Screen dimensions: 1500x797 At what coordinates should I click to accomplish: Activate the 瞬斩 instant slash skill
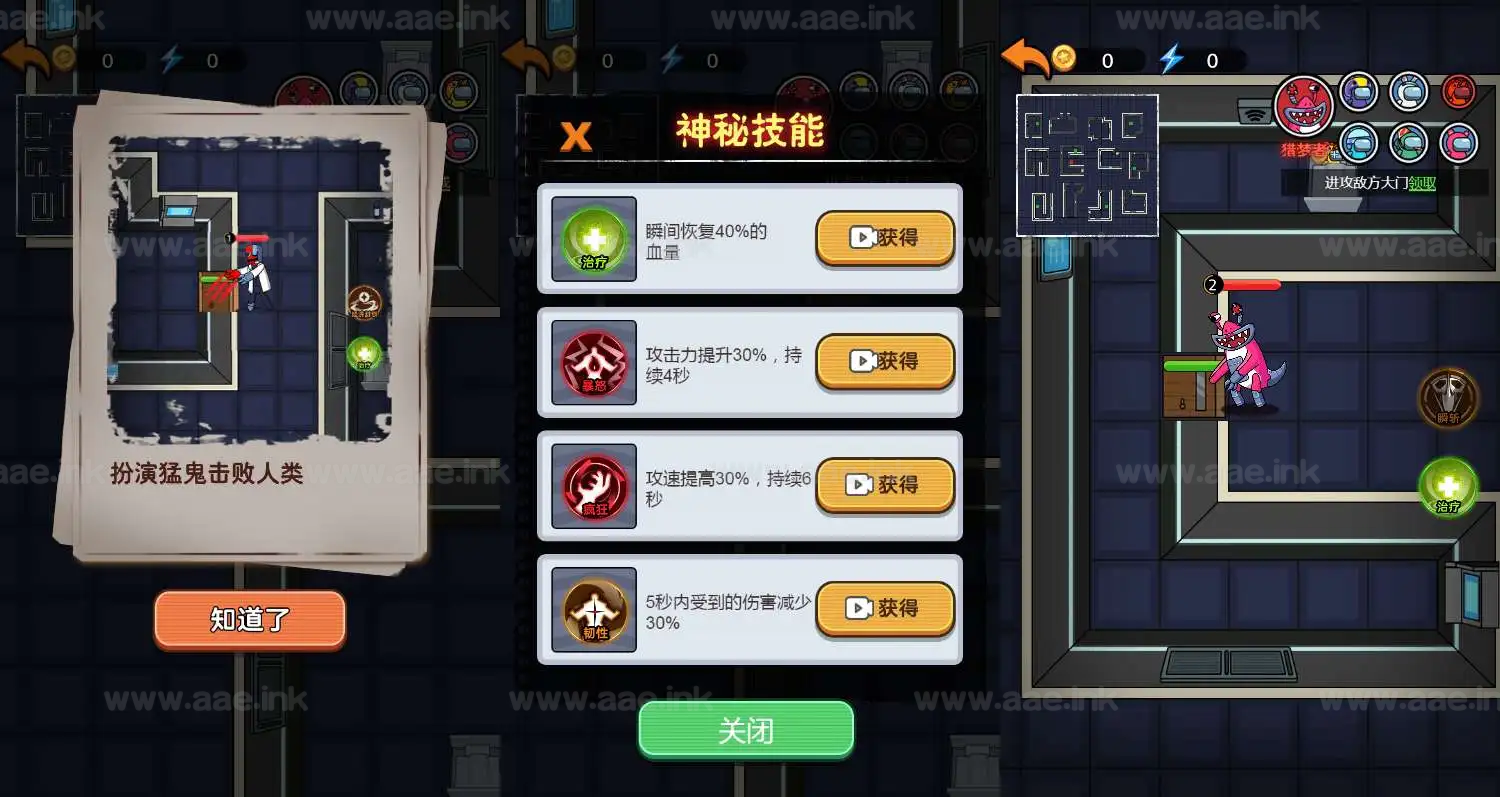(1447, 398)
